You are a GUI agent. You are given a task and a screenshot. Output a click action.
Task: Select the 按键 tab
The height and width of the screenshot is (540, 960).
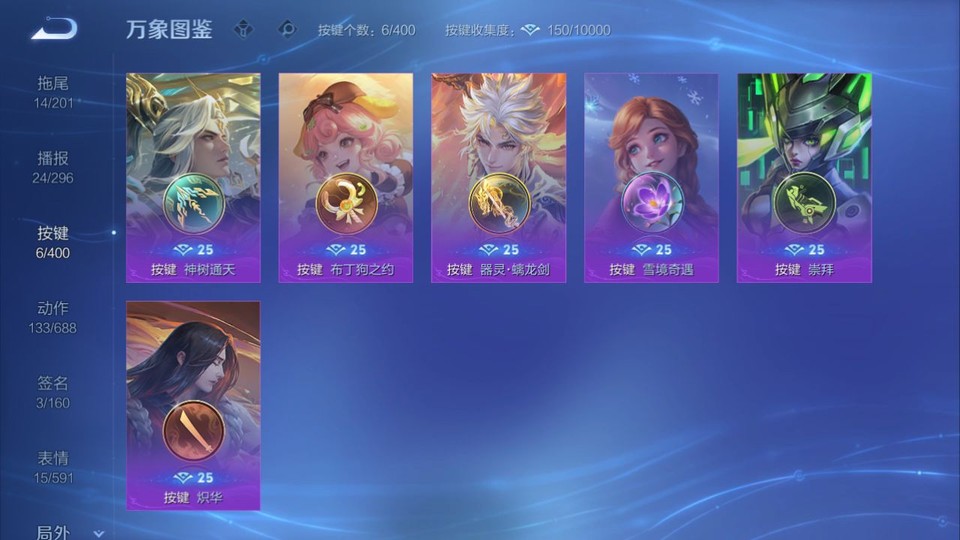coord(53,242)
